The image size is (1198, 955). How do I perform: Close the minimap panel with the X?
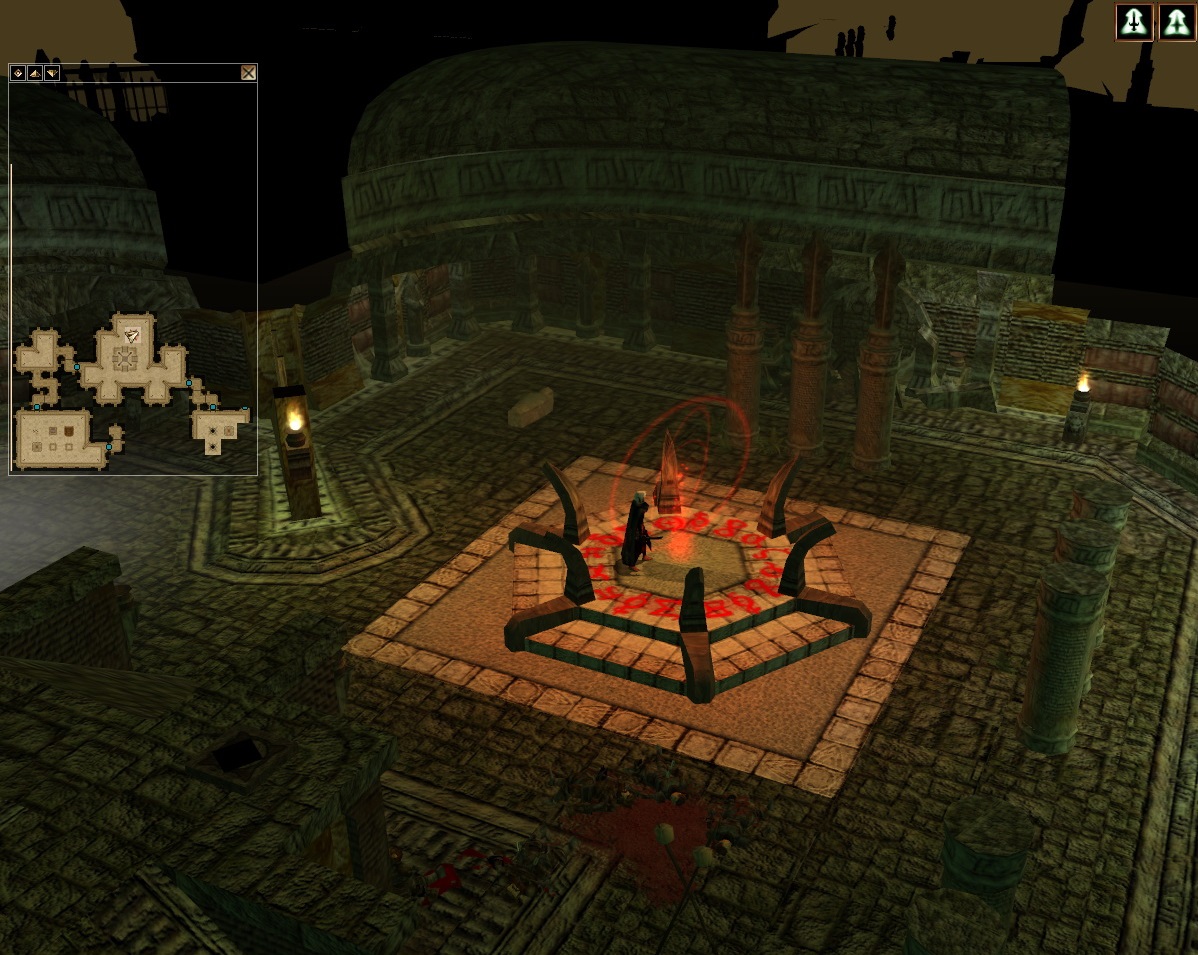coord(248,73)
